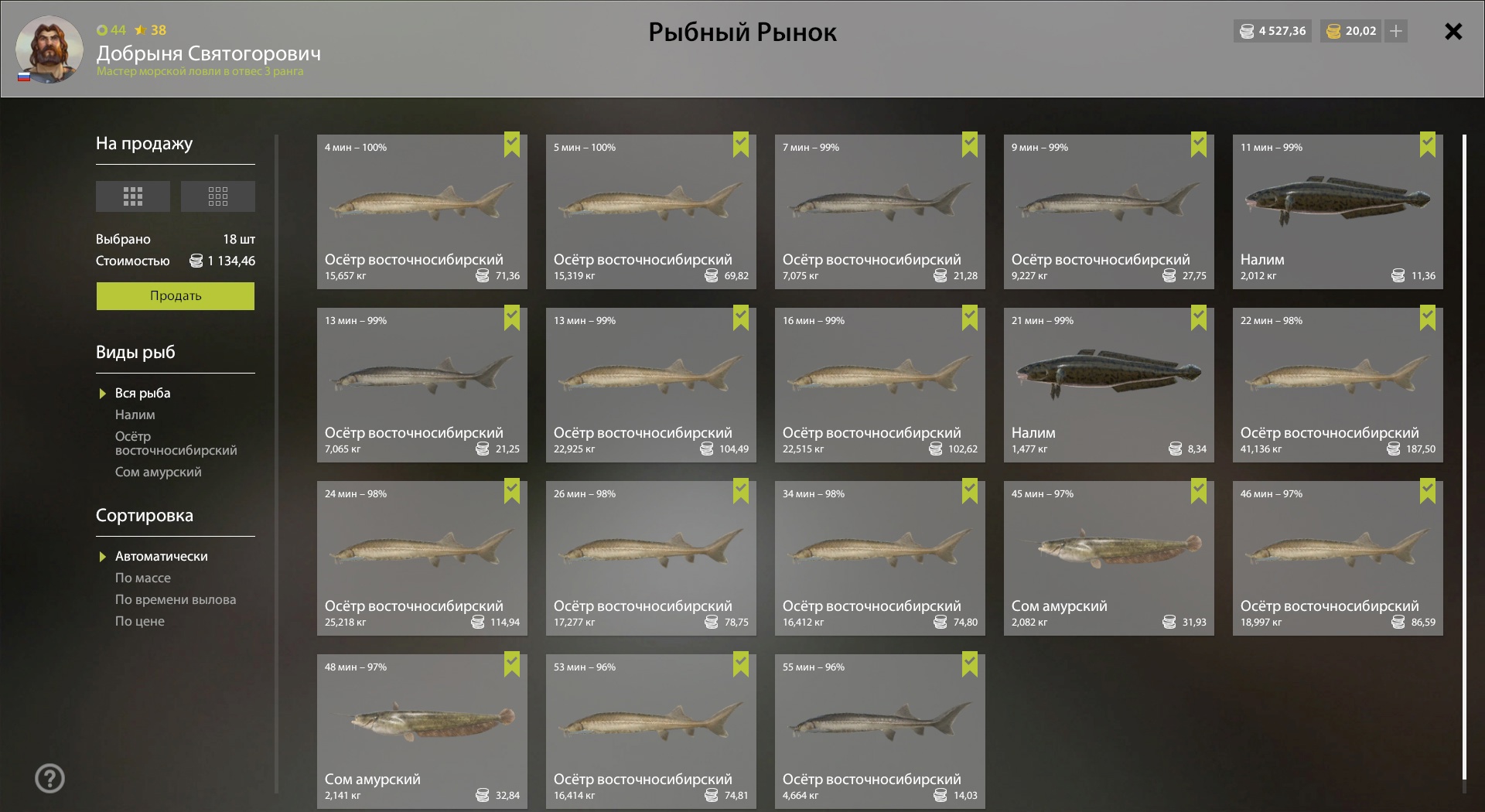Image resolution: width=1485 pixels, height=812 pixels.
Task: Filter by Осётр восточносибирский species
Action: [x=176, y=443]
